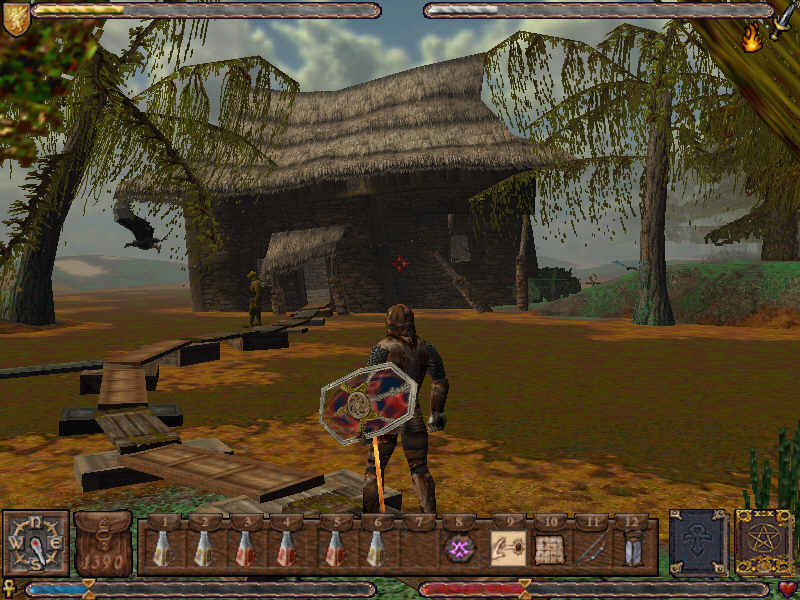Image resolution: width=800 pixels, height=600 pixels.
Task: Select the item in hotbar slot 12
Action: tap(632, 548)
